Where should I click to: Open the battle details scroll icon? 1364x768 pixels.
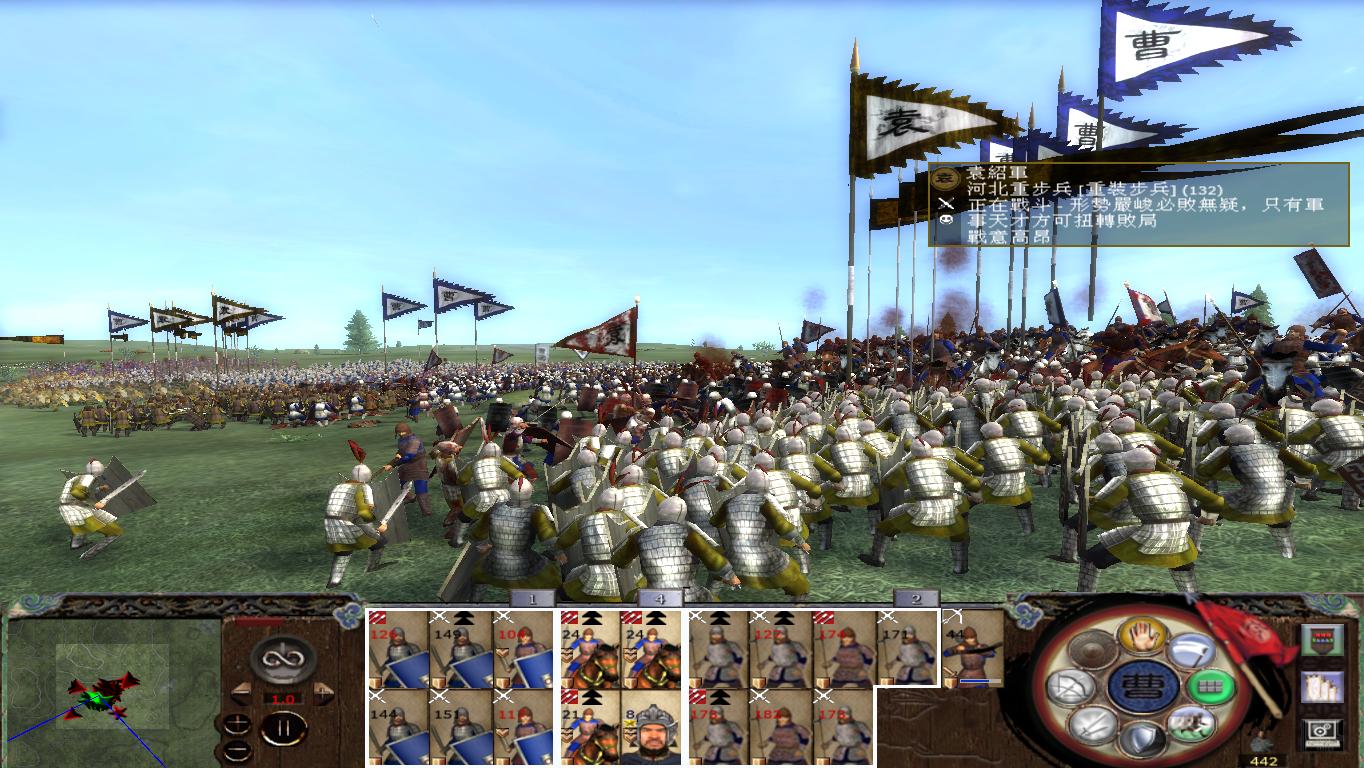click(1322, 687)
